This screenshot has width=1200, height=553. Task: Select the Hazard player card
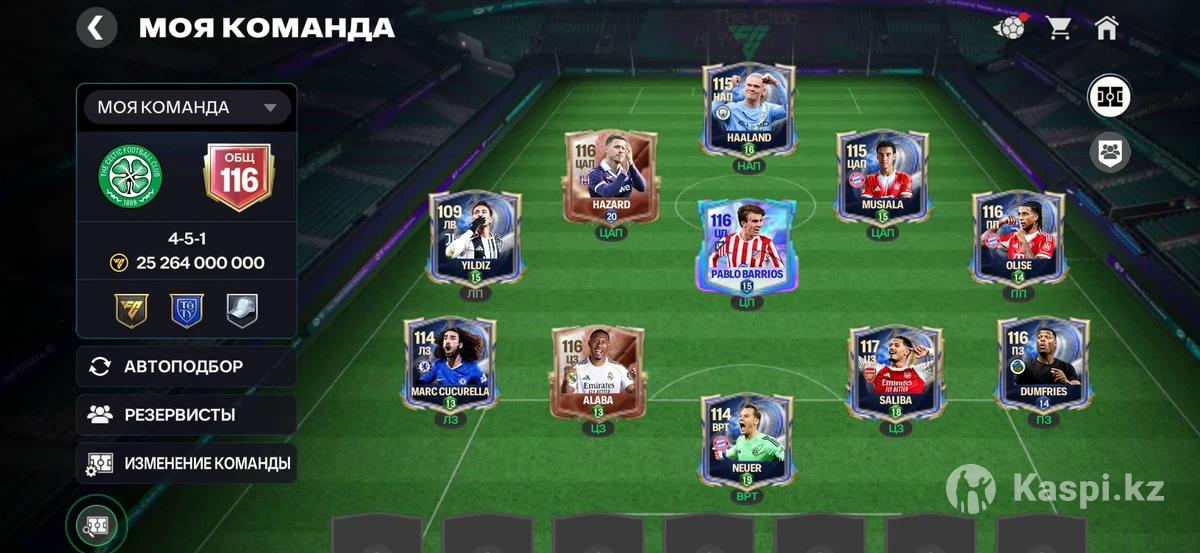[610, 176]
